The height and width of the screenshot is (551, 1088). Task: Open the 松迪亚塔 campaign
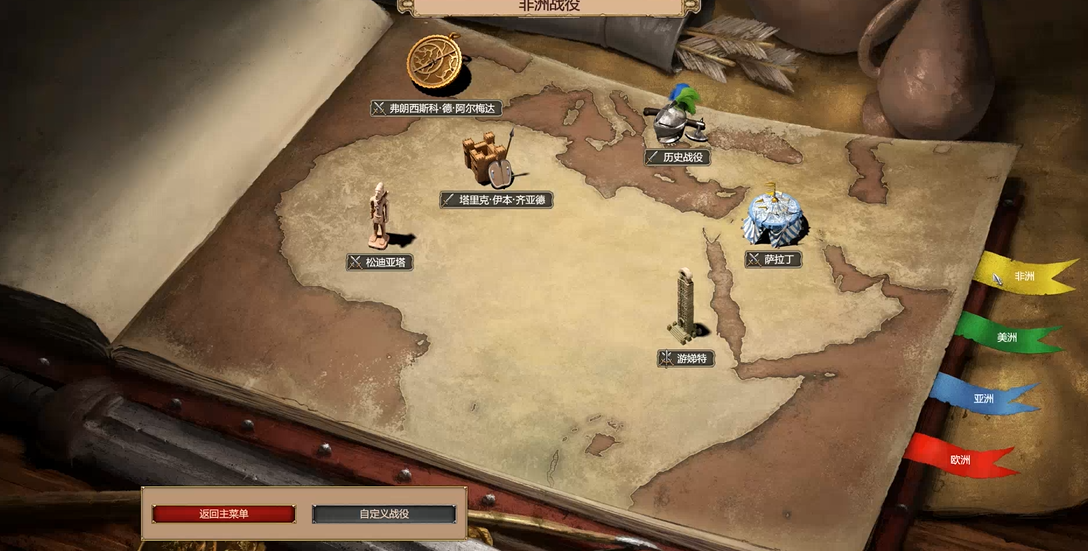click(x=380, y=262)
